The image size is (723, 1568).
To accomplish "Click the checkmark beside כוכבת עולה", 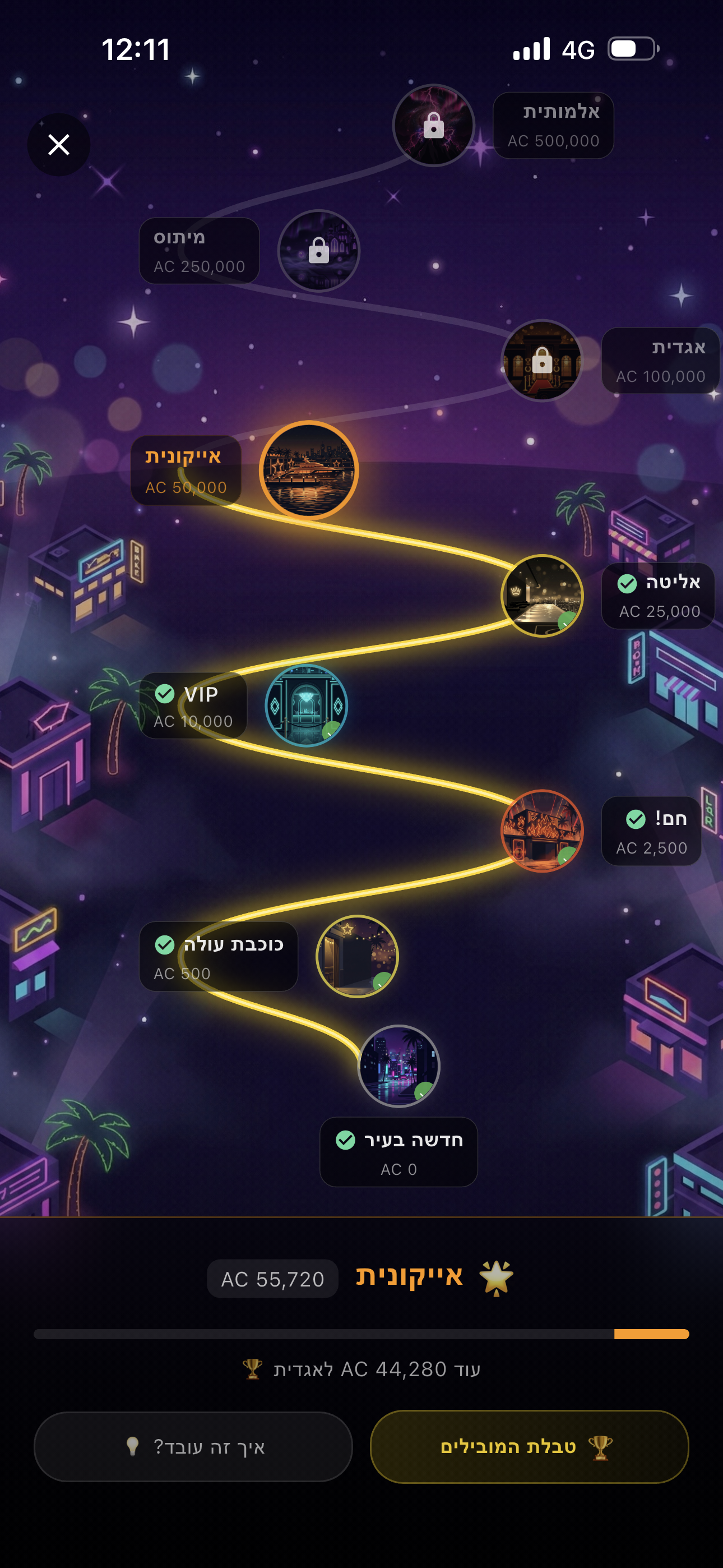I will point(164,946).
